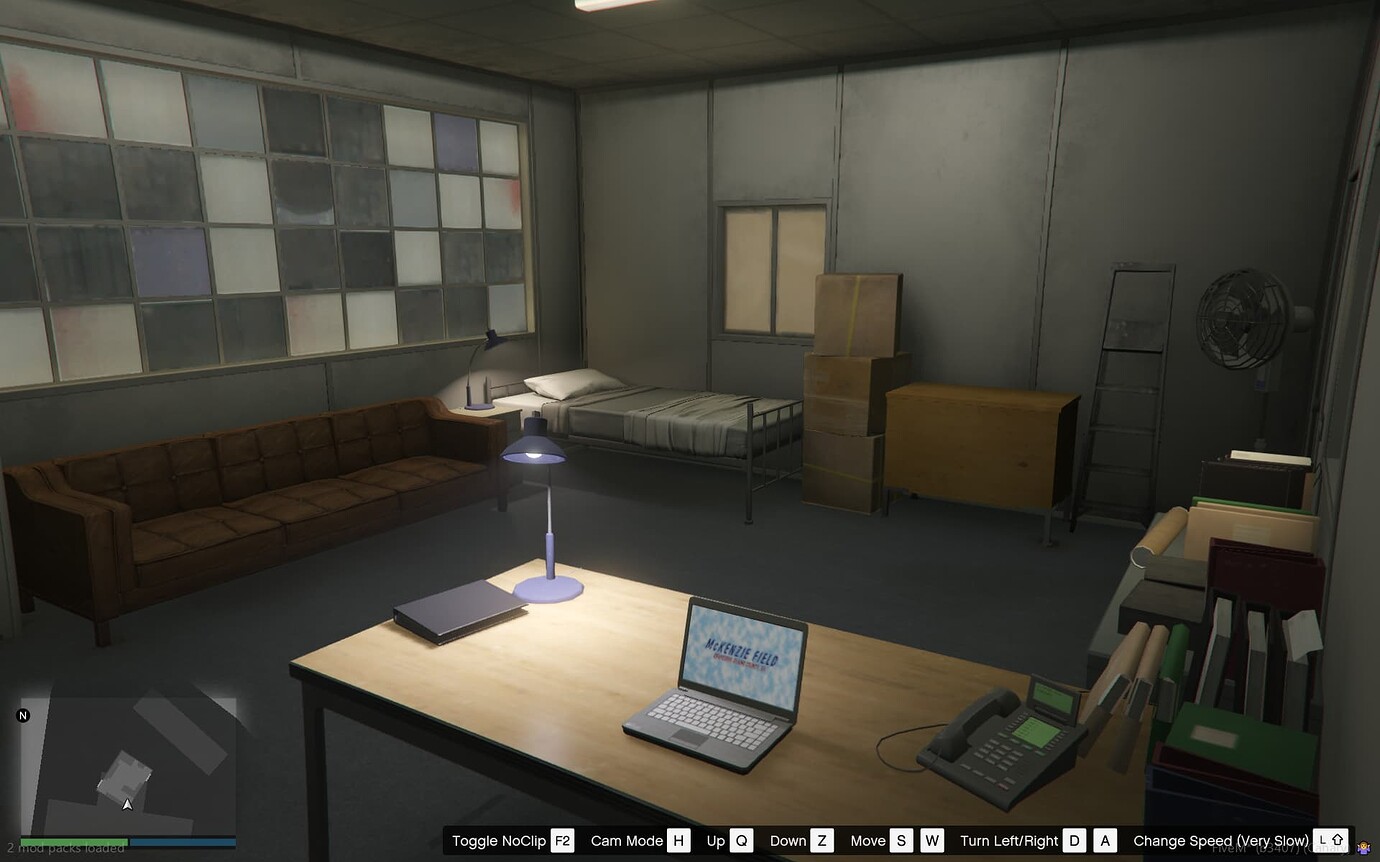Click the north indicator on the minimap

(x=22, y=714)
